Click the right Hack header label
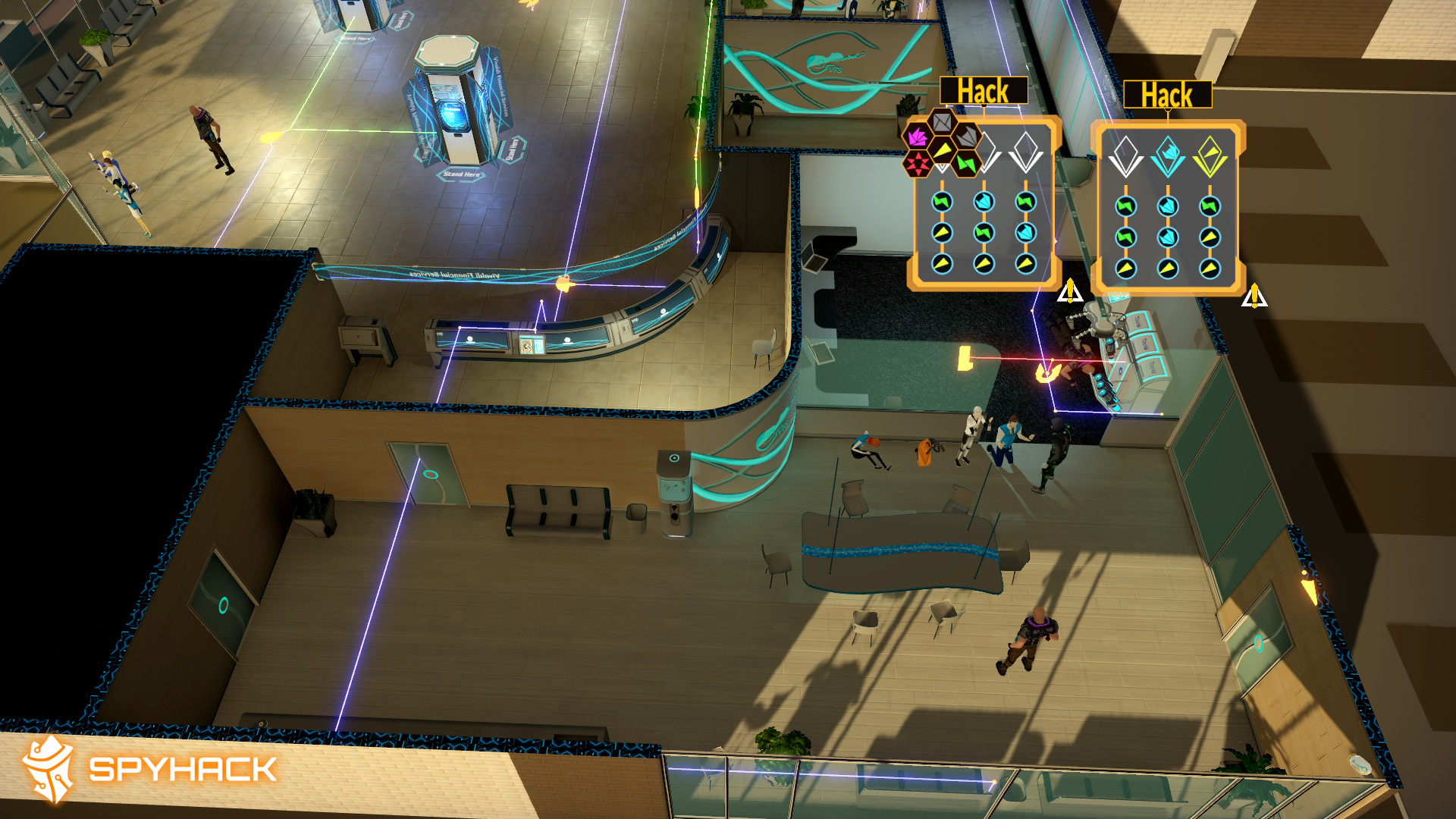 pyautogui.click(x=1168, y=95)
